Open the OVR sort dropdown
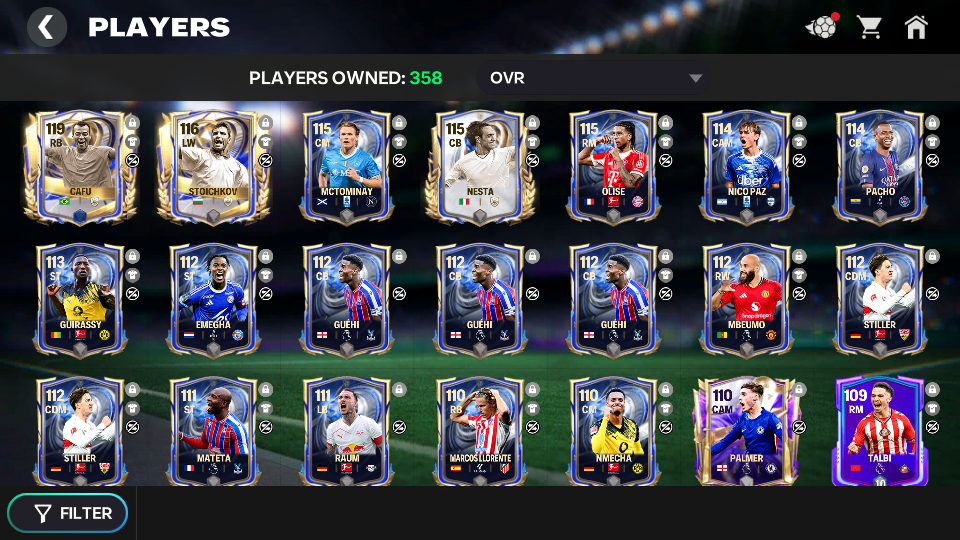This screenshot has height=540, width=960. pos(594,78)
